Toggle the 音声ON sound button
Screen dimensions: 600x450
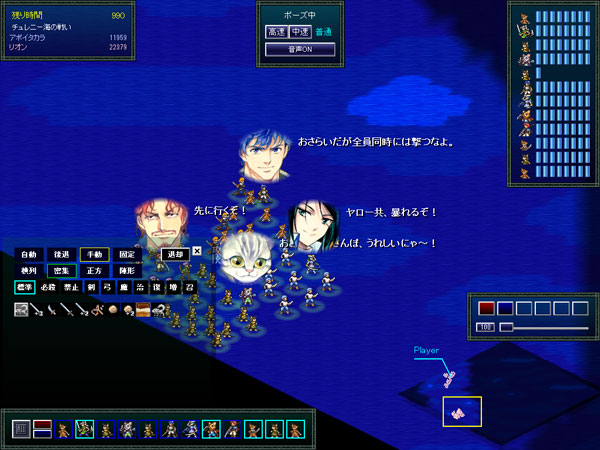pos(299,48)
